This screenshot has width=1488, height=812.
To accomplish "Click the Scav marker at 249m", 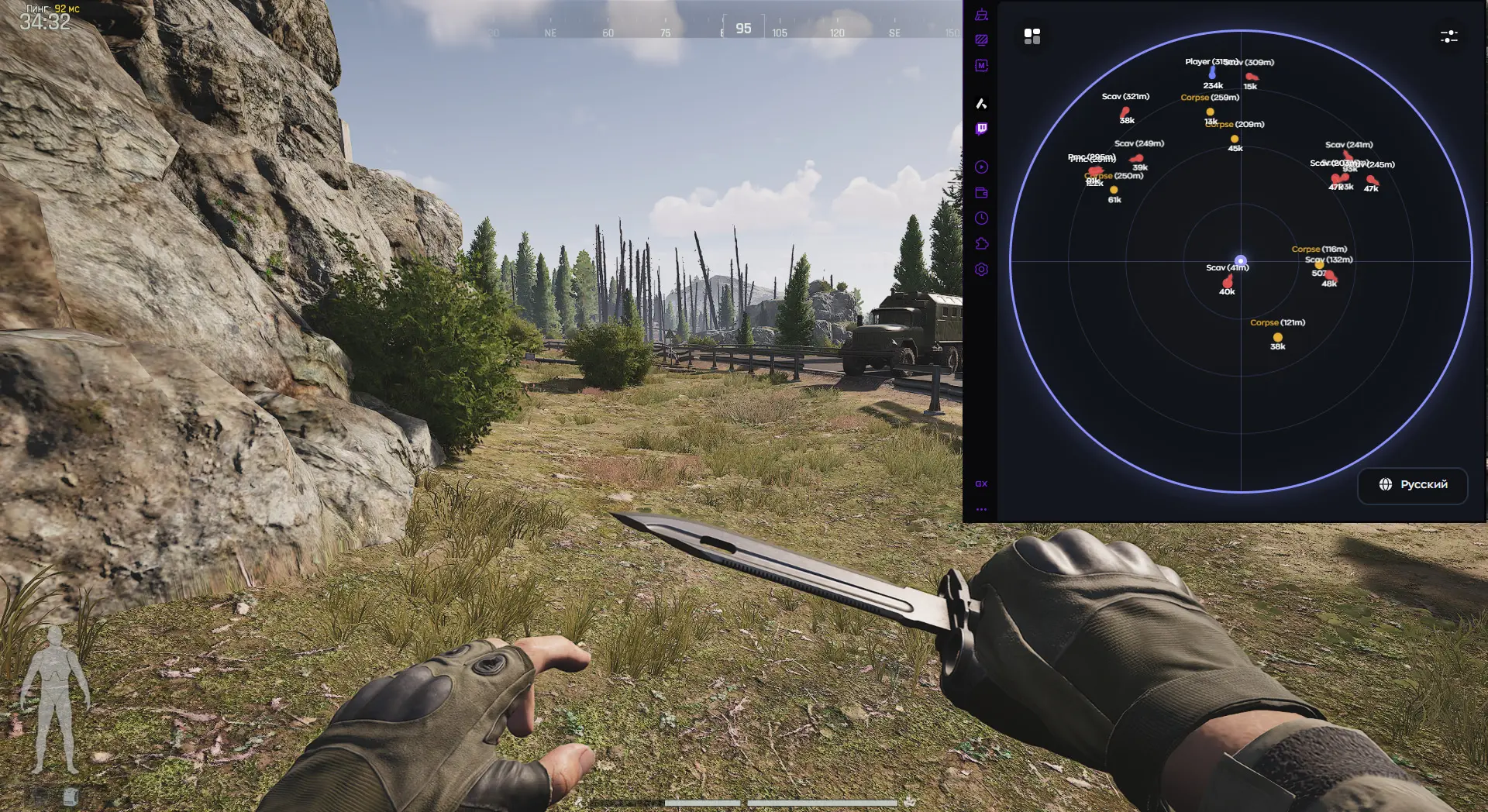I will click(x=1137, y=158).
